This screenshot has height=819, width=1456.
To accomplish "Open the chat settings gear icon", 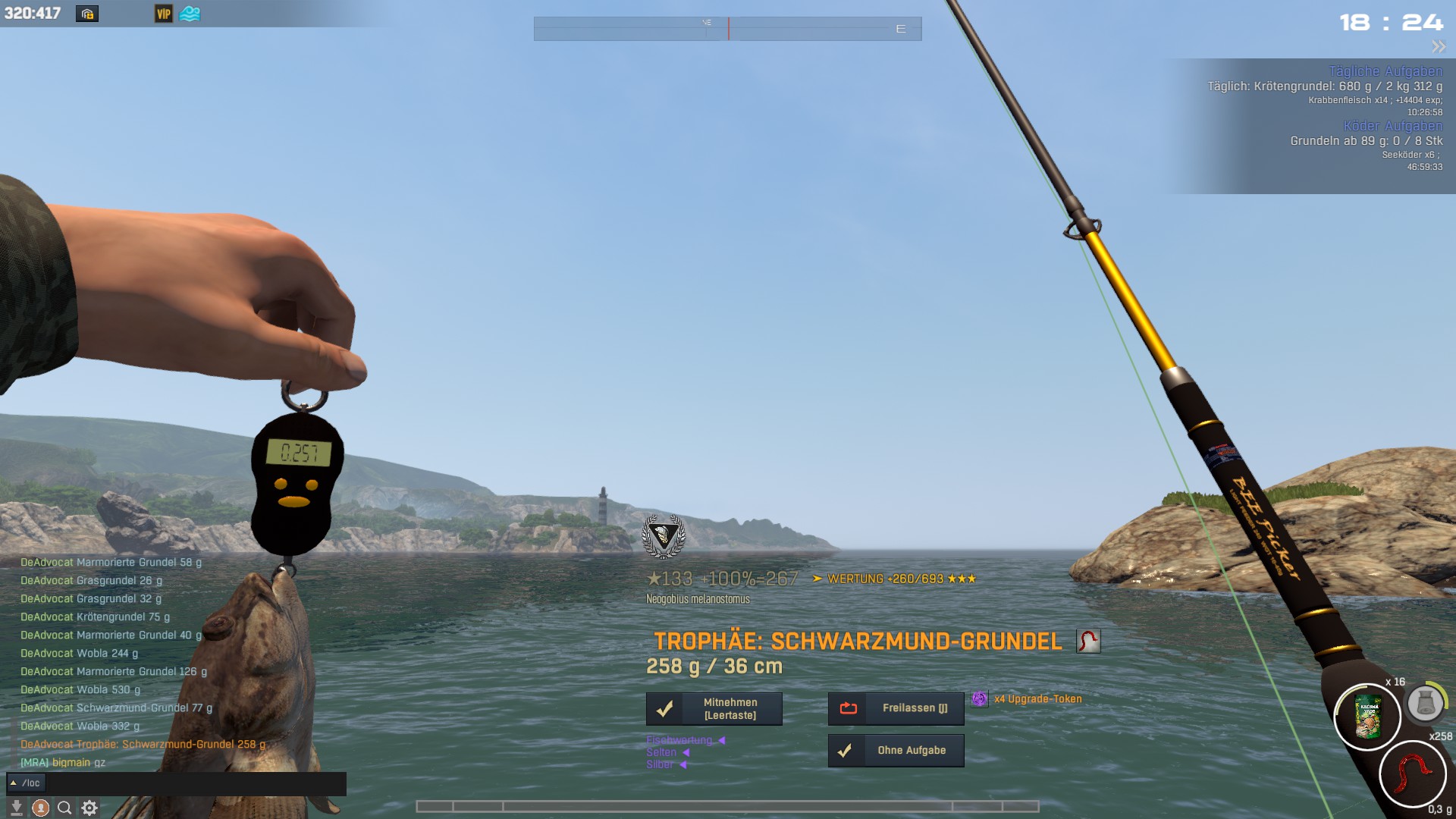I will (x=89, y=808).
